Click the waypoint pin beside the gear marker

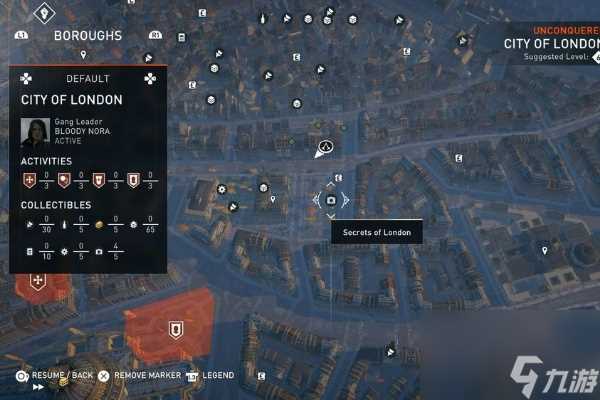[273, 200]
